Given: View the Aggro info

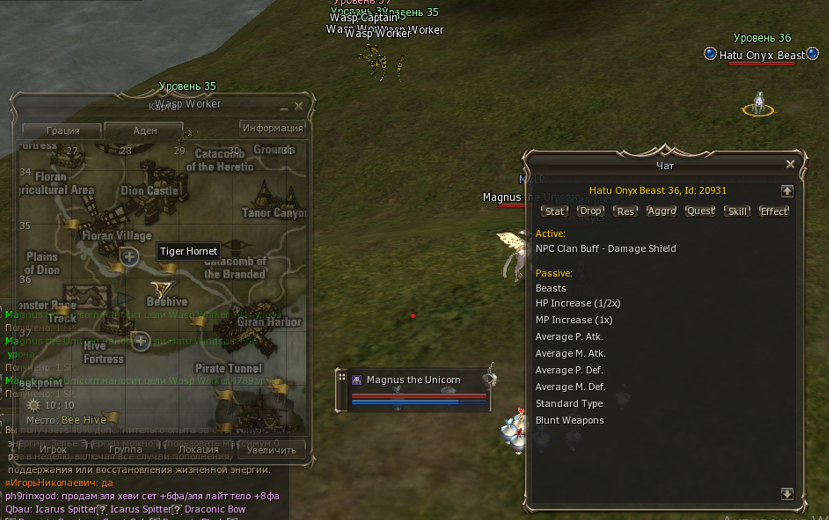Looking at the screenshot, I should tap(661, 211).
